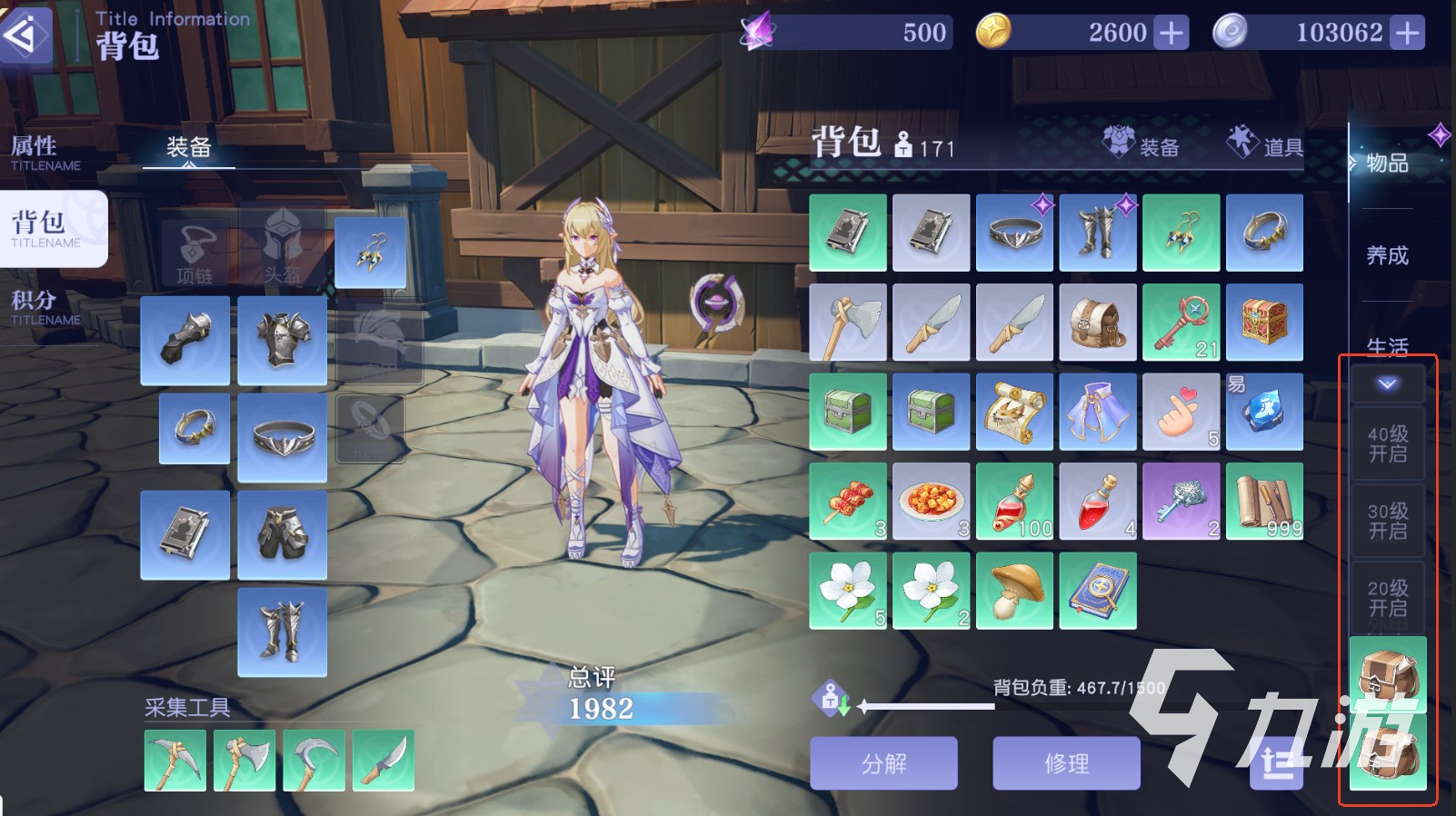
Task: Select the heart finger gesture item
Action: click(1181, 412)
